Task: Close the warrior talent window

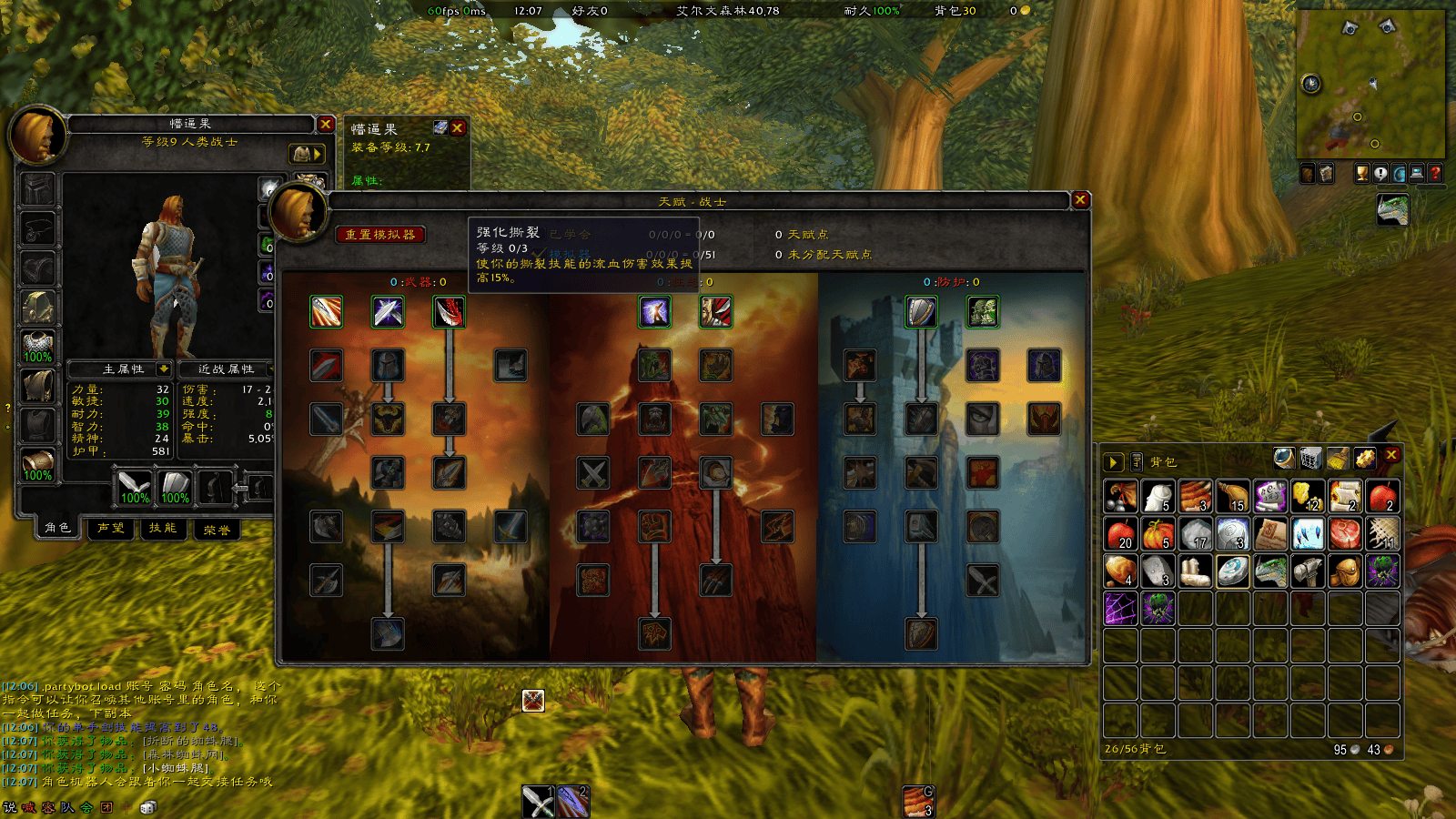Action: pos(1080,200)
